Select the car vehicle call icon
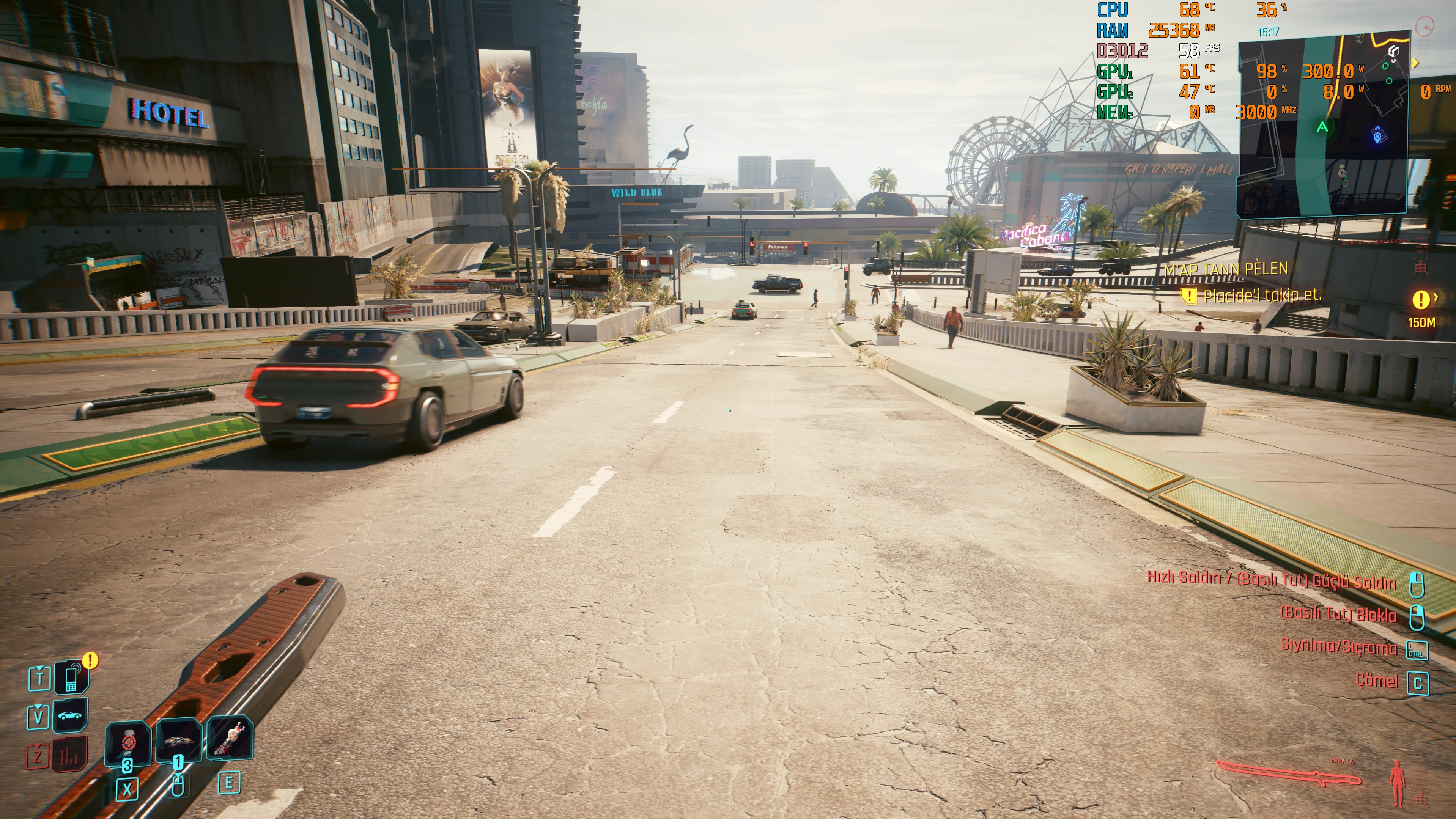Viewport: 1456px width, 819px height. (70, 715)
